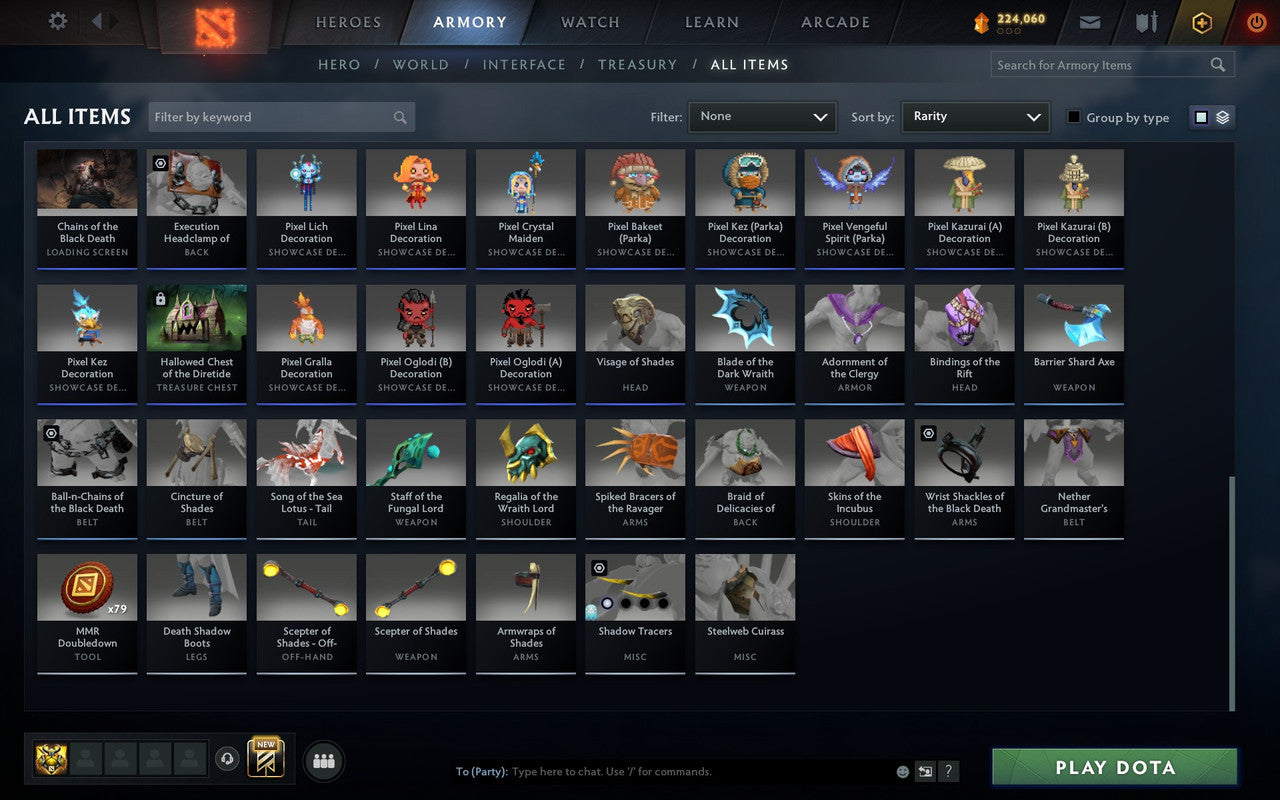The image size is (1280, 800).
Task: Open the voice chat headset icon
Action: pos(225,760)
